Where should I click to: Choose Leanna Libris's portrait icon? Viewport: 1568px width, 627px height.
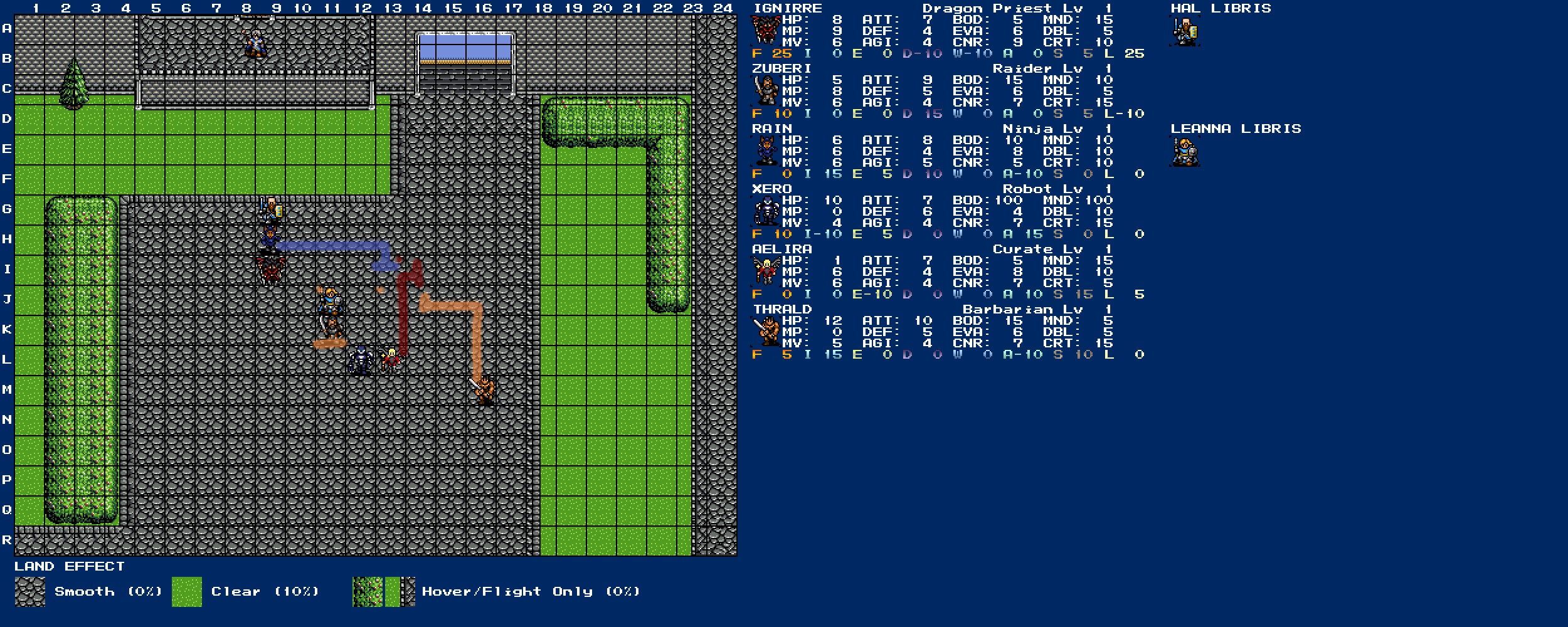pos(1185,152)
